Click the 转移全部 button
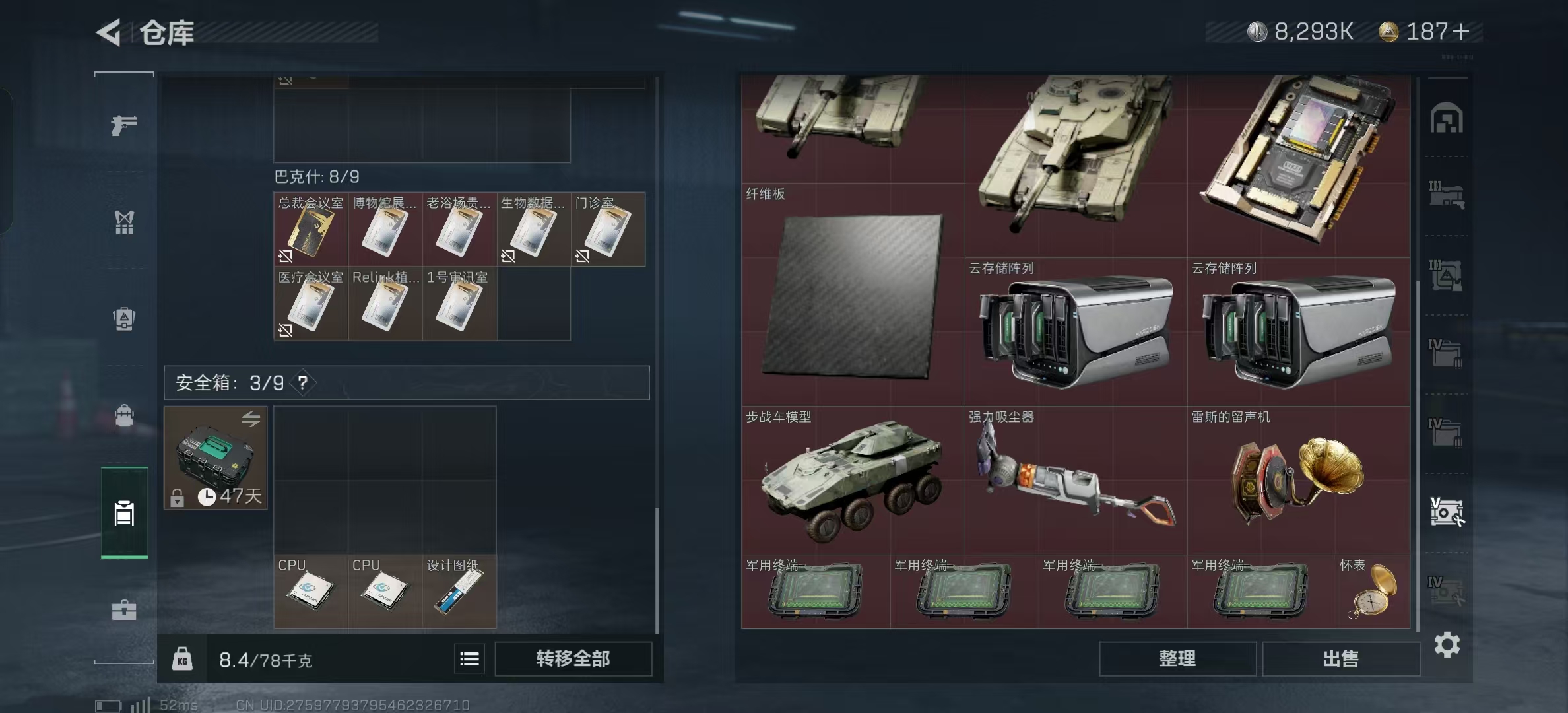The height and width of the screenshot is (713, 1568). click(573, 658)
